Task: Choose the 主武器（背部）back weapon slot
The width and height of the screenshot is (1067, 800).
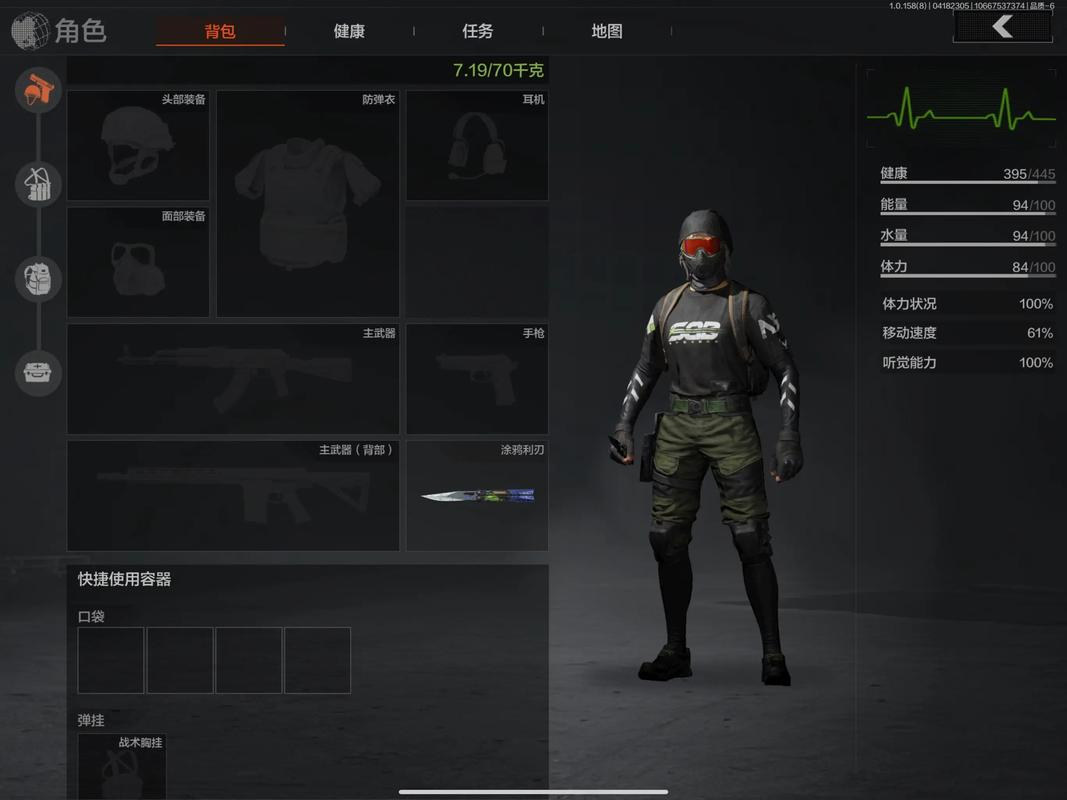Action: click(233, 495)
